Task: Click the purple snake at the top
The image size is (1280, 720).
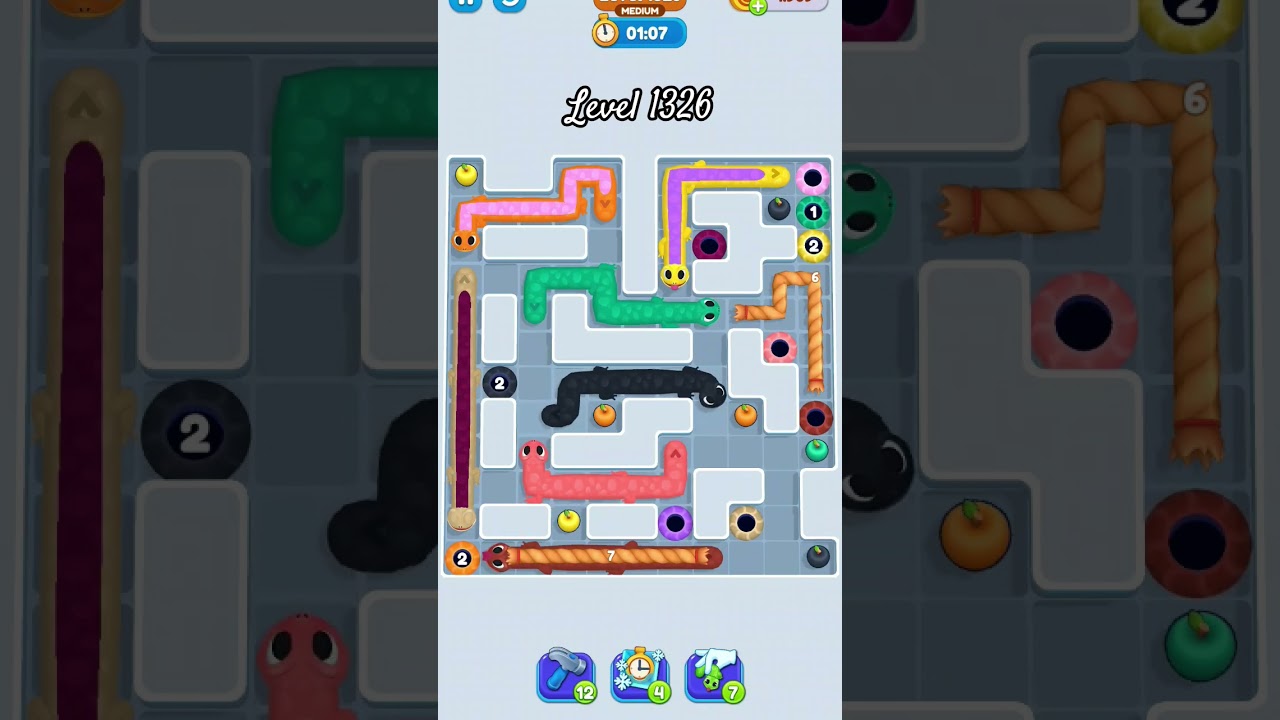Action: pos(715,174)
